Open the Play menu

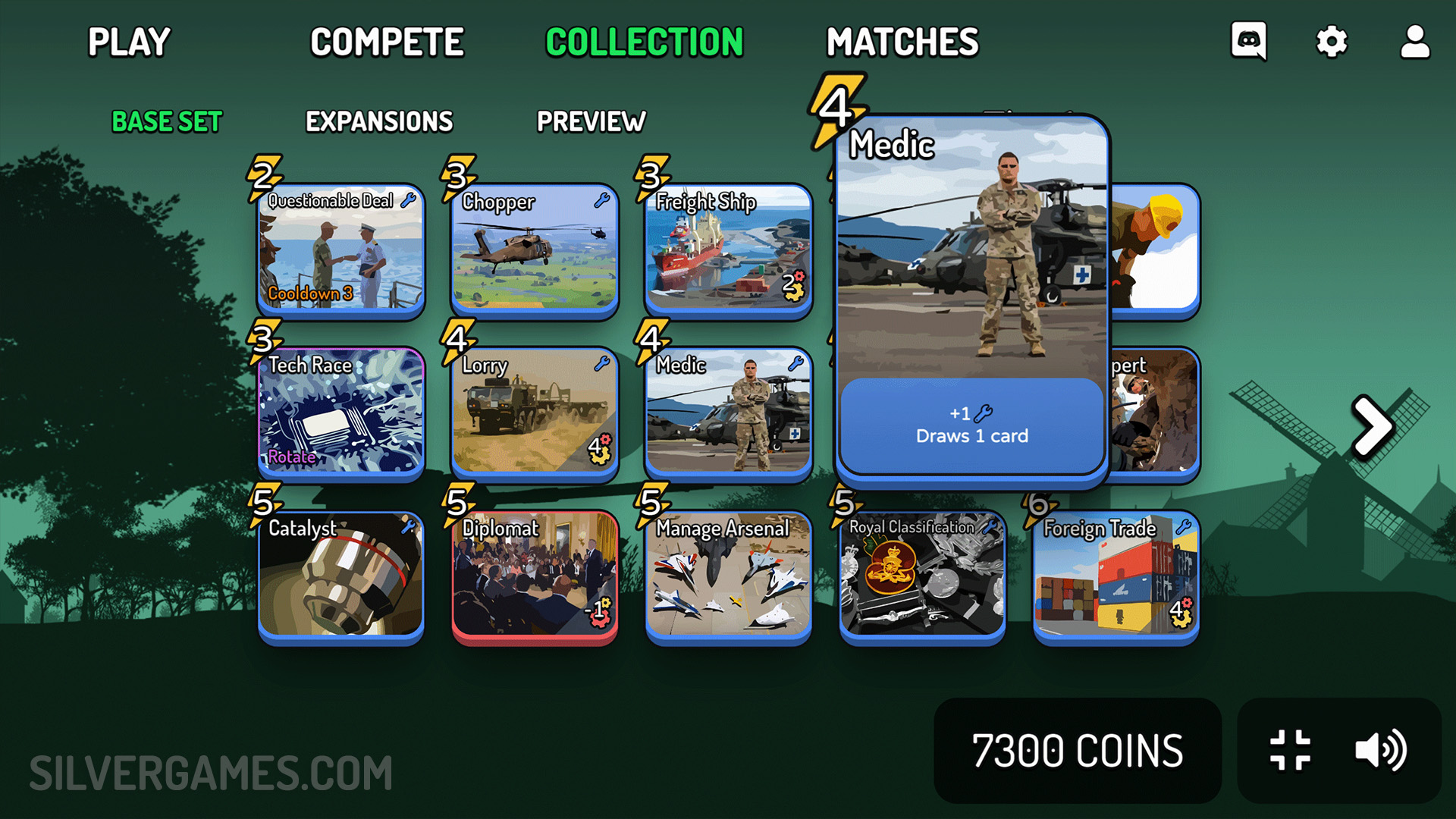tap(129, 42)
